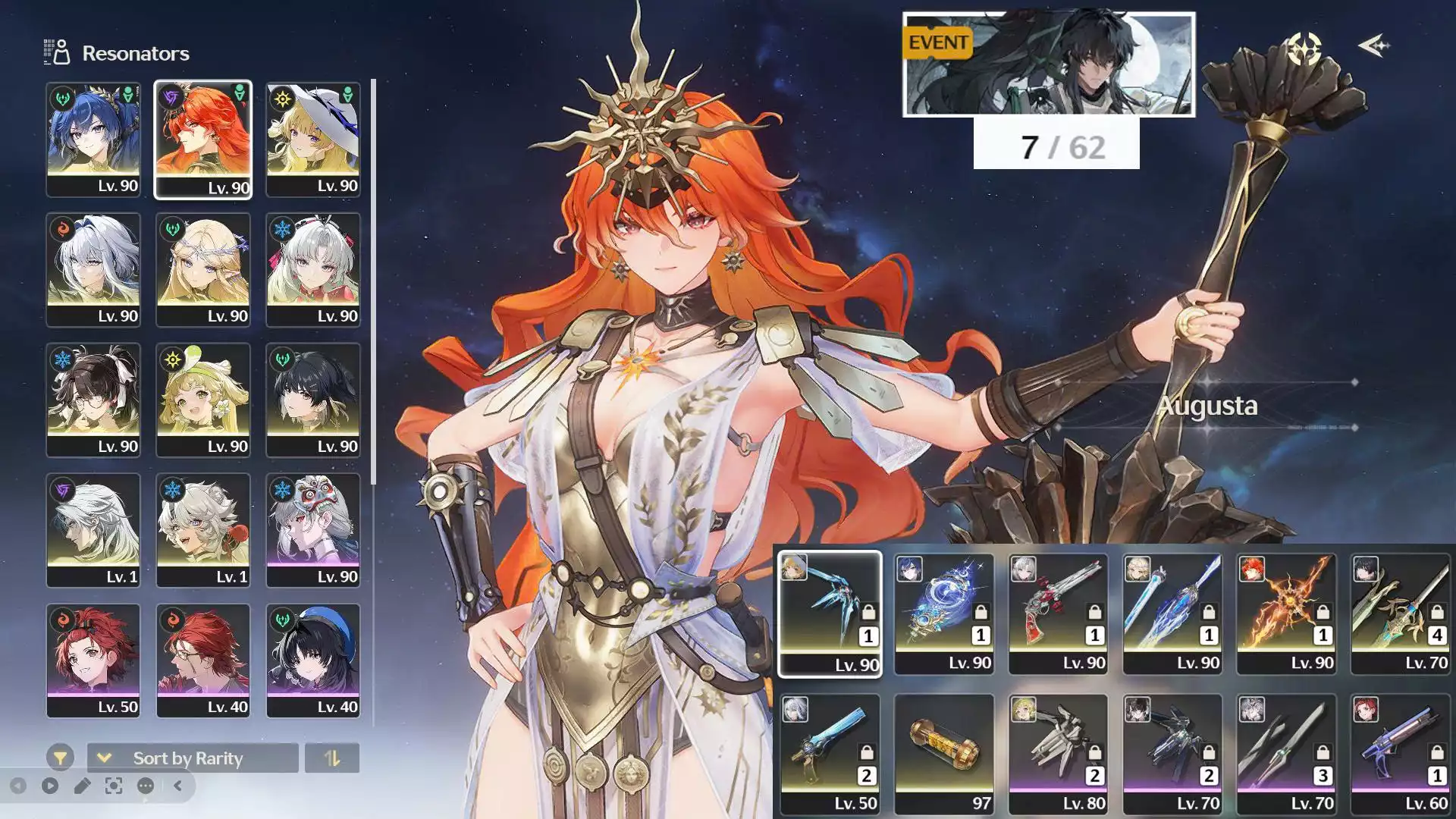This screenshot has width=1456, height=819.
Task: Toggle the sort order arrows button
Action: [x=332, y=758]
